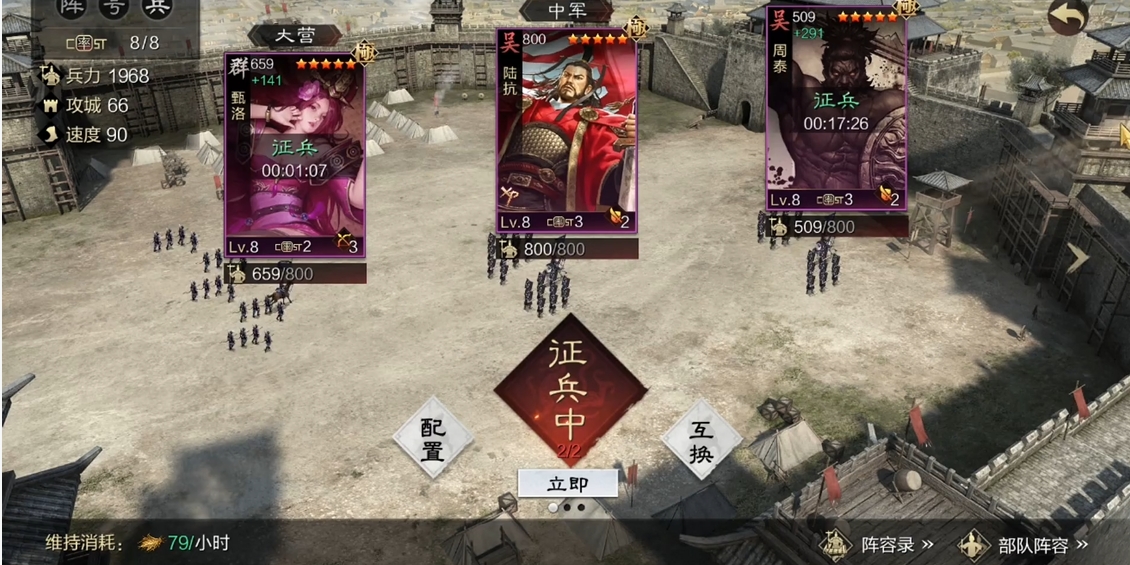Activate the 互换 swap button

point(701,440)
